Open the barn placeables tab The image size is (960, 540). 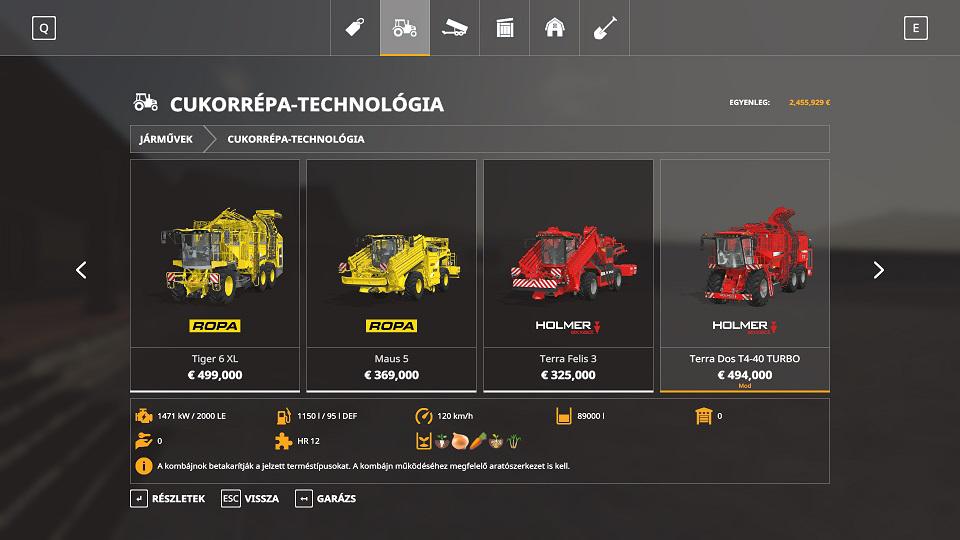(x=555, y=28)
